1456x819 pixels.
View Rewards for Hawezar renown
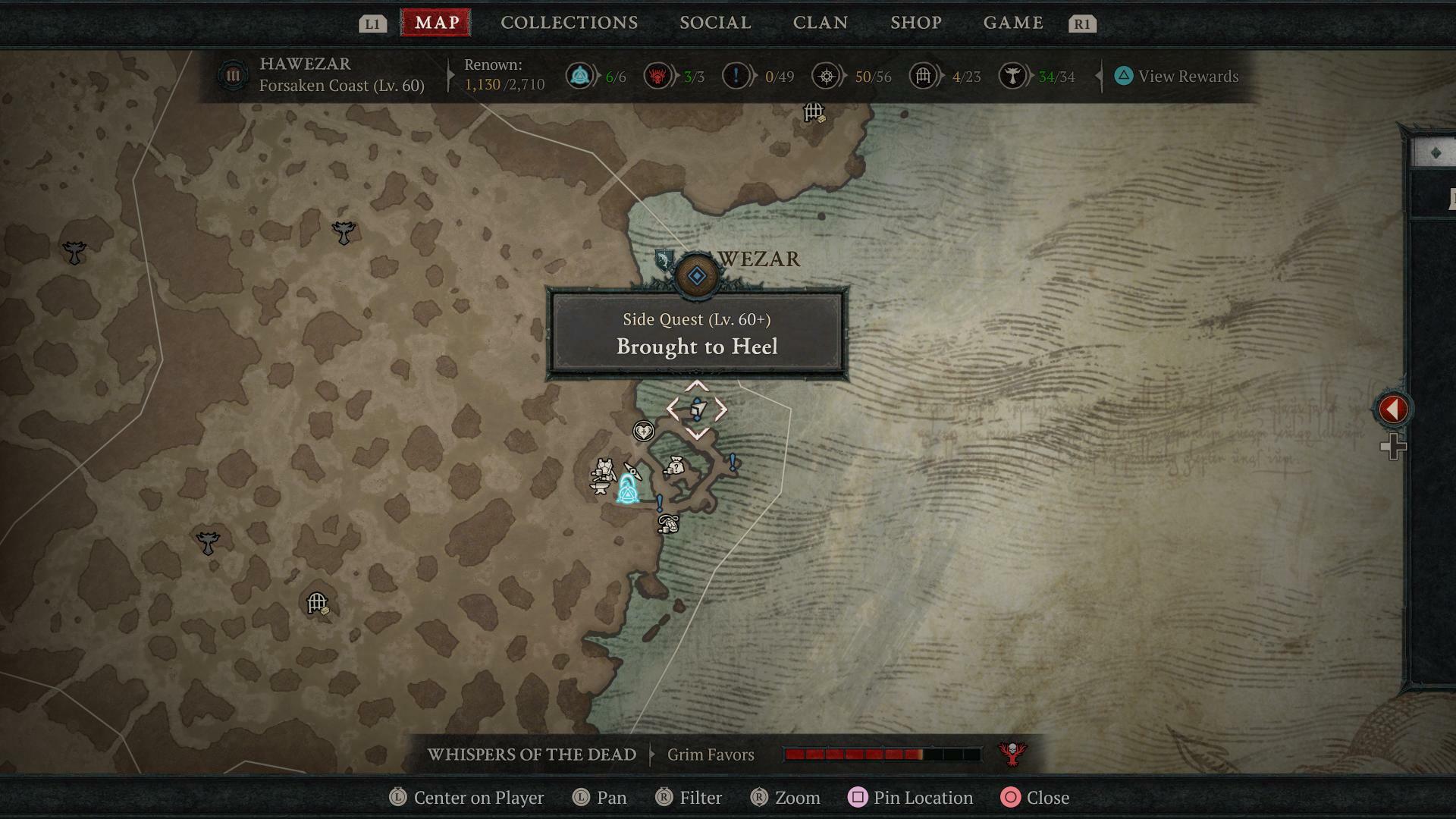pyautogui.click(x=1177, y=77)
